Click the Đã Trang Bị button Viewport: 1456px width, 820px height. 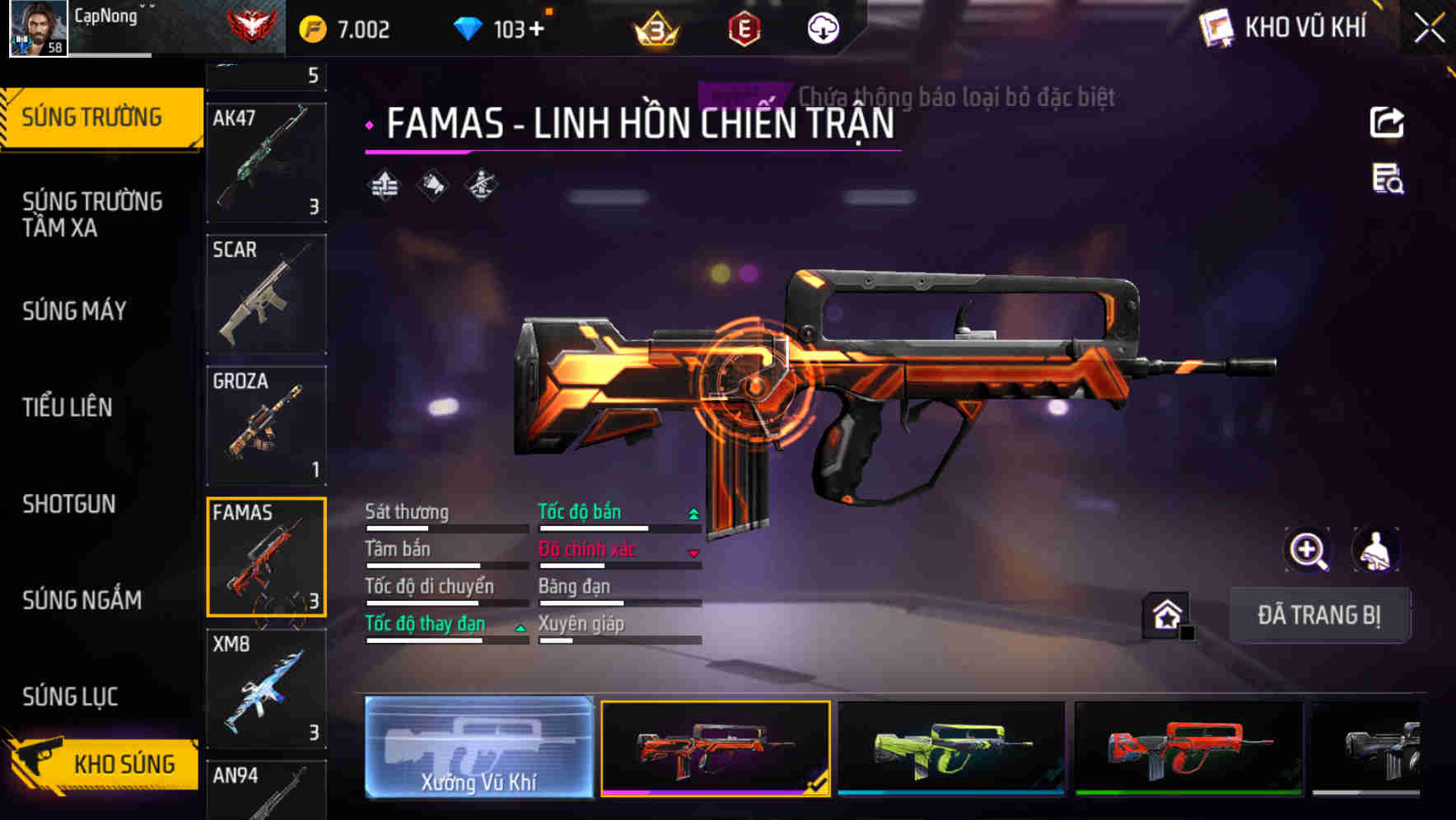[x=1318, y=615]
